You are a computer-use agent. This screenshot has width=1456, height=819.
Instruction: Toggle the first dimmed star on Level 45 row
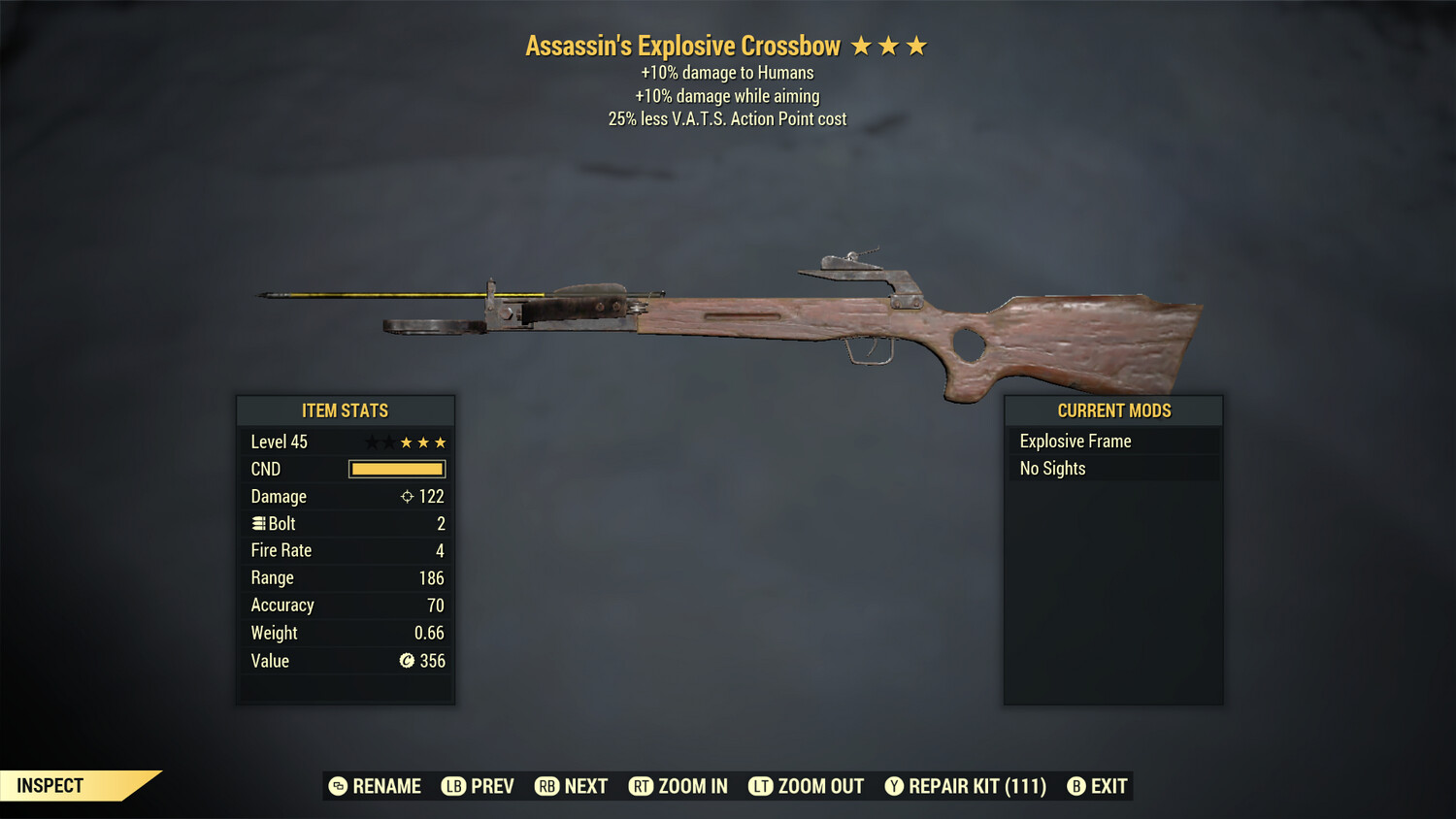pyautogui.click(x=372, y=442)
